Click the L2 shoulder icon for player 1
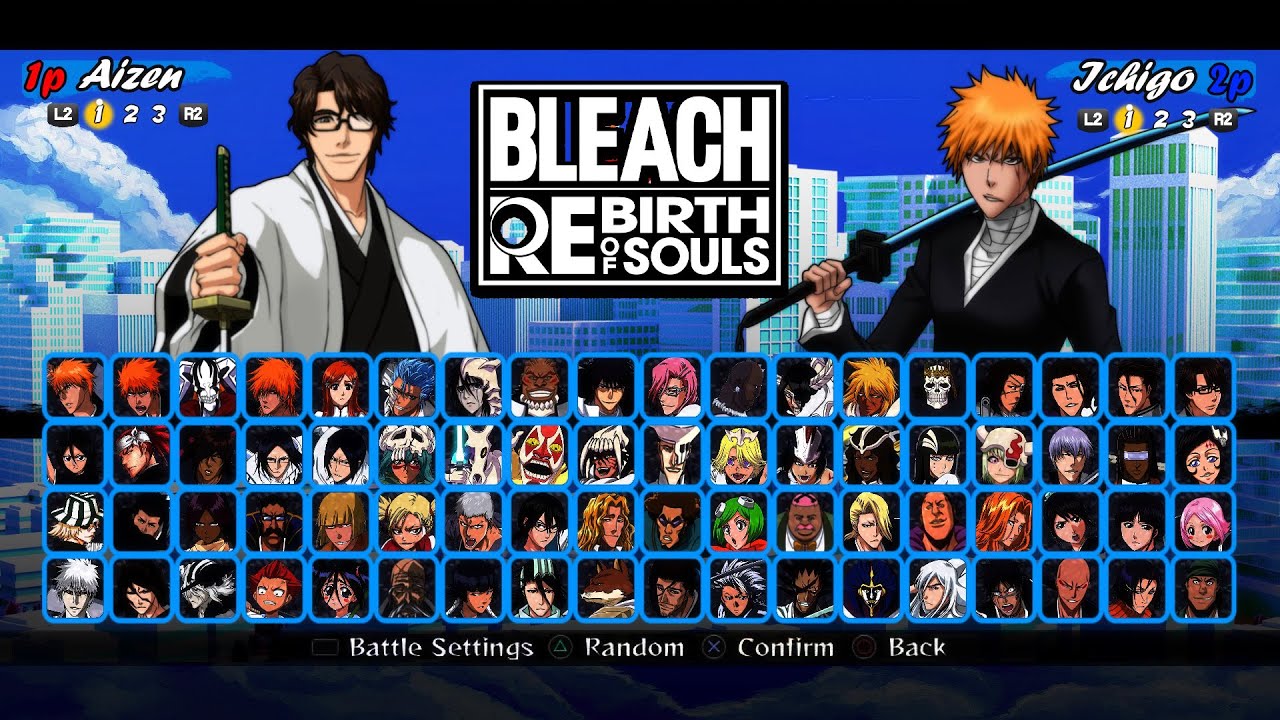 [63, 113]
